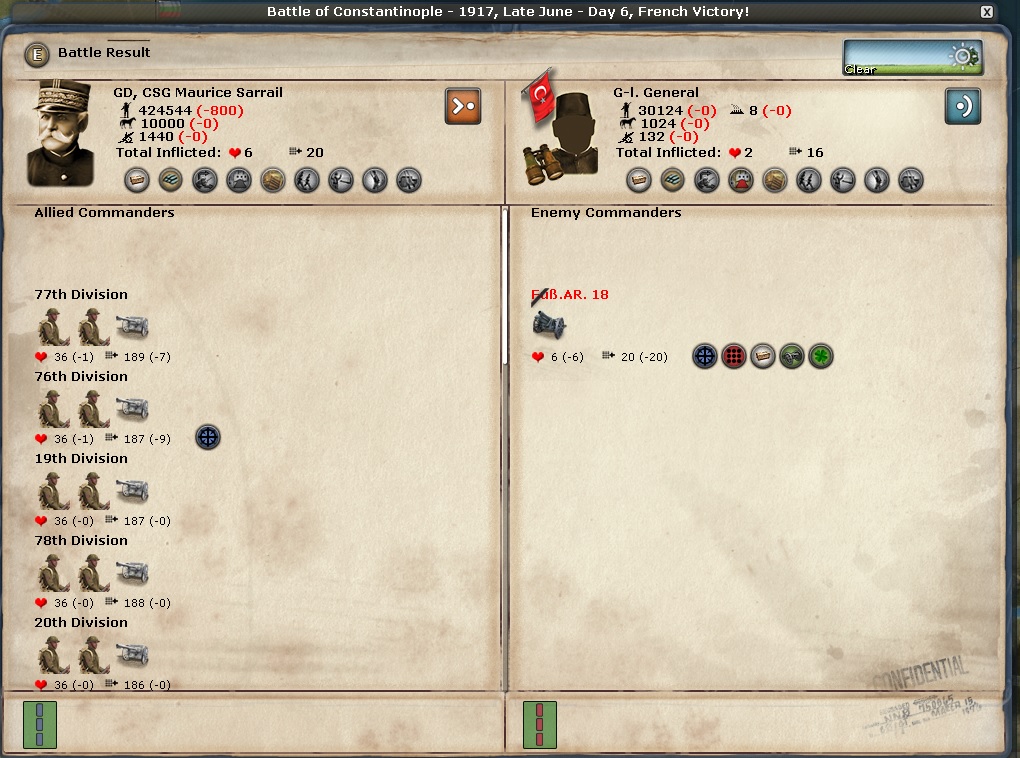Open the Clear weather indicator
This screenshot has height=758, width=1020.
pos(912,57)
